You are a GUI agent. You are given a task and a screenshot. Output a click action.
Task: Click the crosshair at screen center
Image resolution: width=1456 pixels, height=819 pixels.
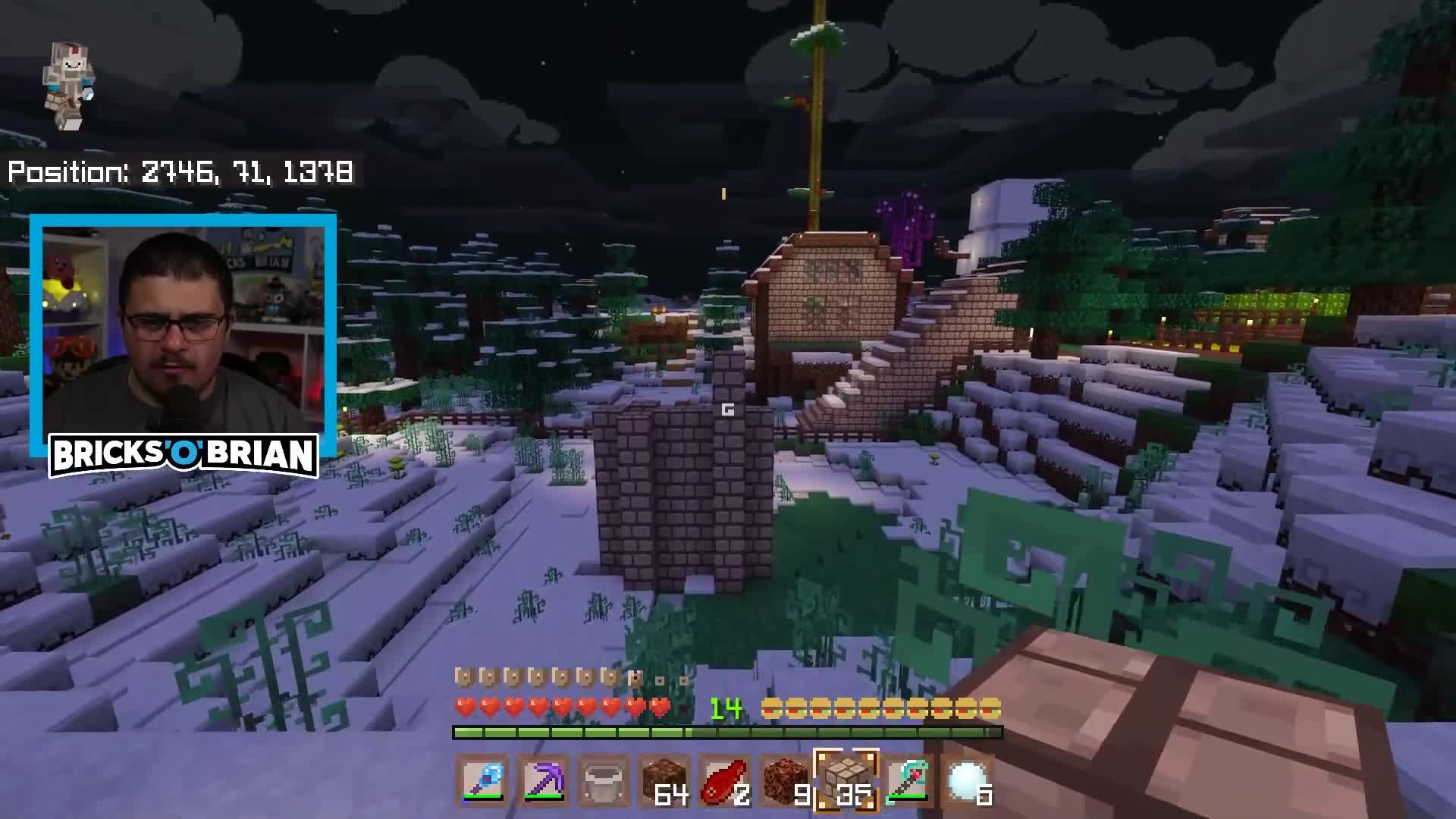(x=728, y=409)
